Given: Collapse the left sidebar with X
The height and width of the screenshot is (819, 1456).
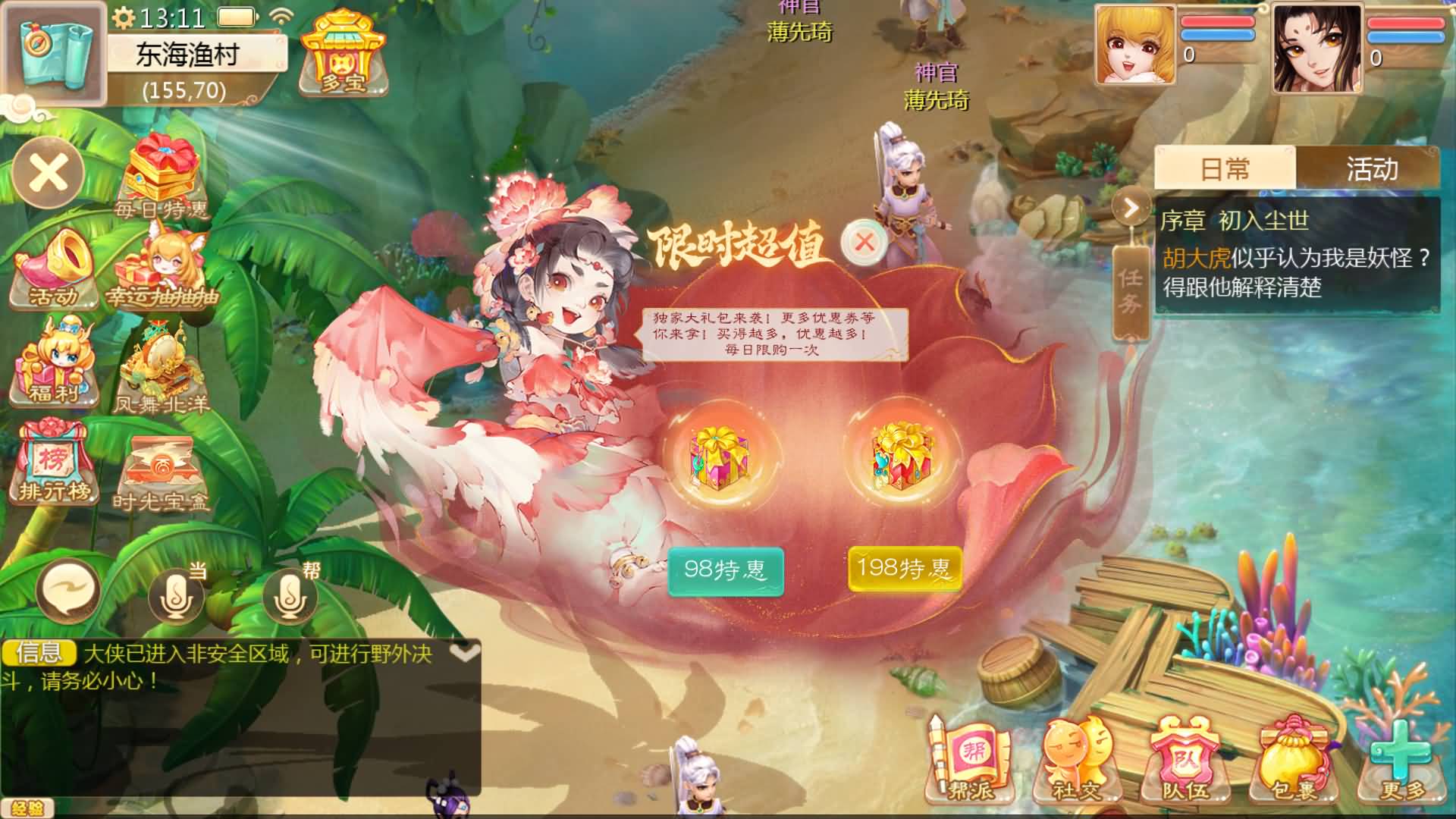Looking at the screenshot, I should [47, 173].
